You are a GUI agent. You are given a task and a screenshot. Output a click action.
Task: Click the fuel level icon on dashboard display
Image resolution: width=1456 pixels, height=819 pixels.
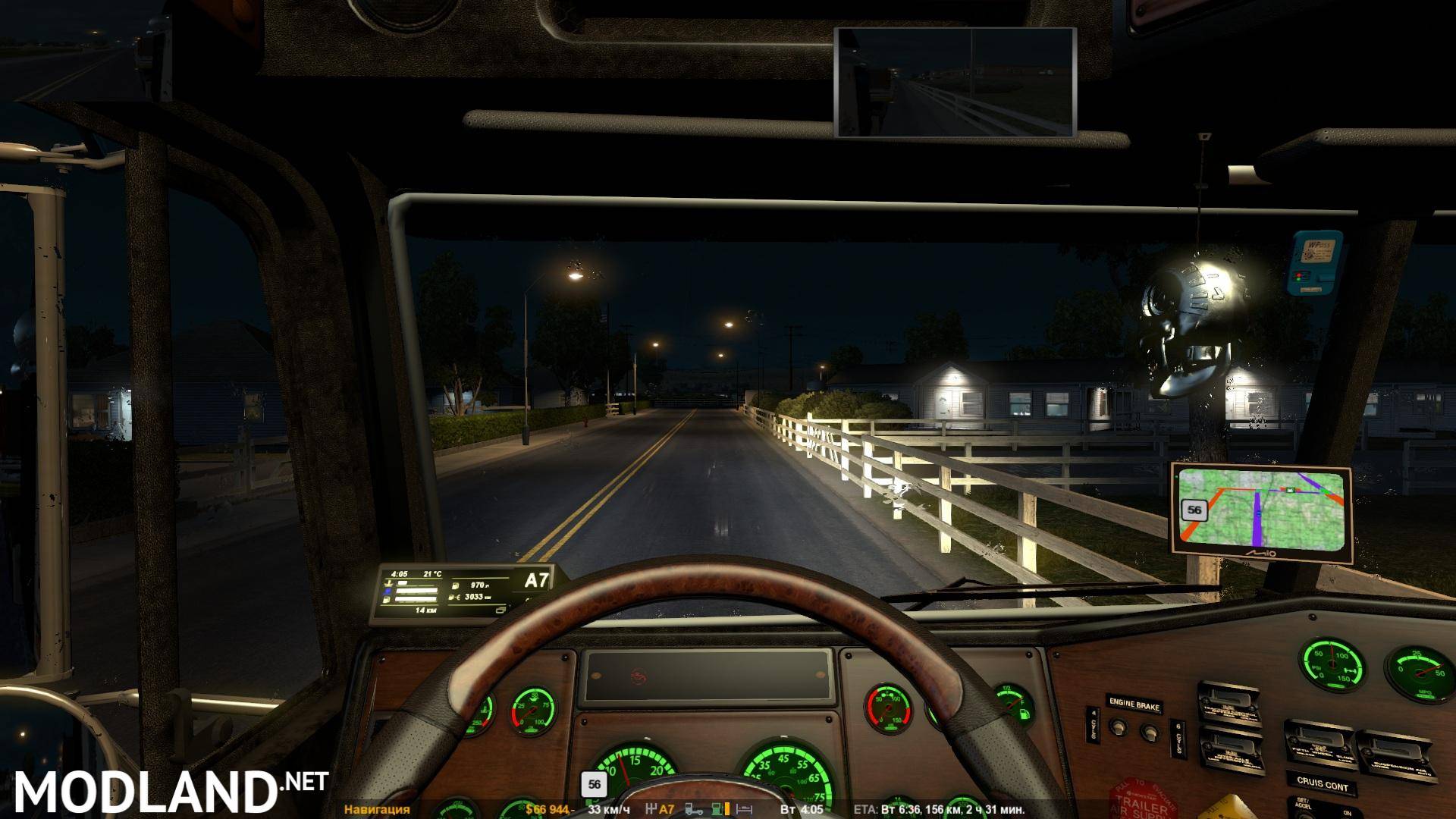click(386, 600)
